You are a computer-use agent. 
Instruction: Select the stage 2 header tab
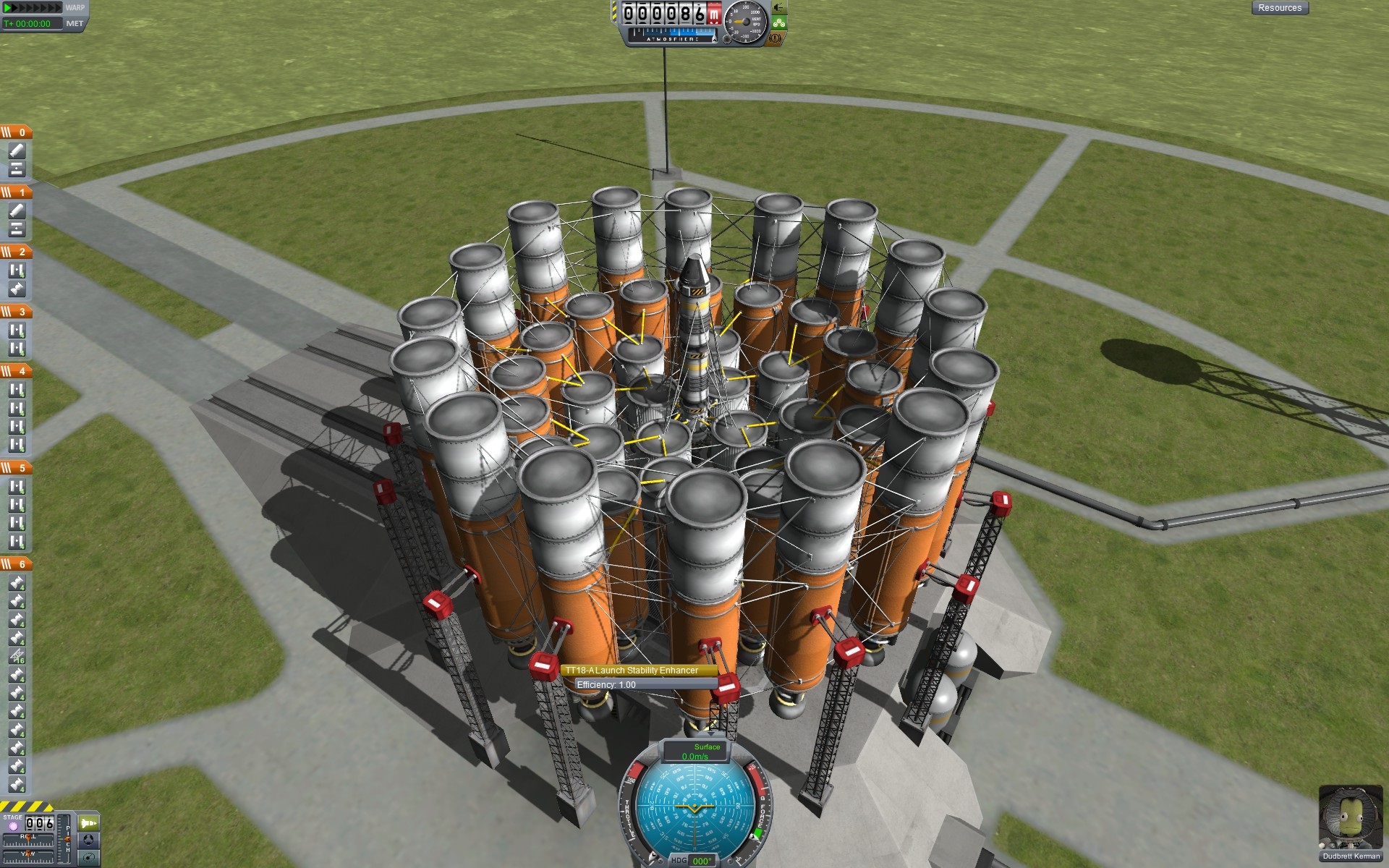(x=16, y=252)
